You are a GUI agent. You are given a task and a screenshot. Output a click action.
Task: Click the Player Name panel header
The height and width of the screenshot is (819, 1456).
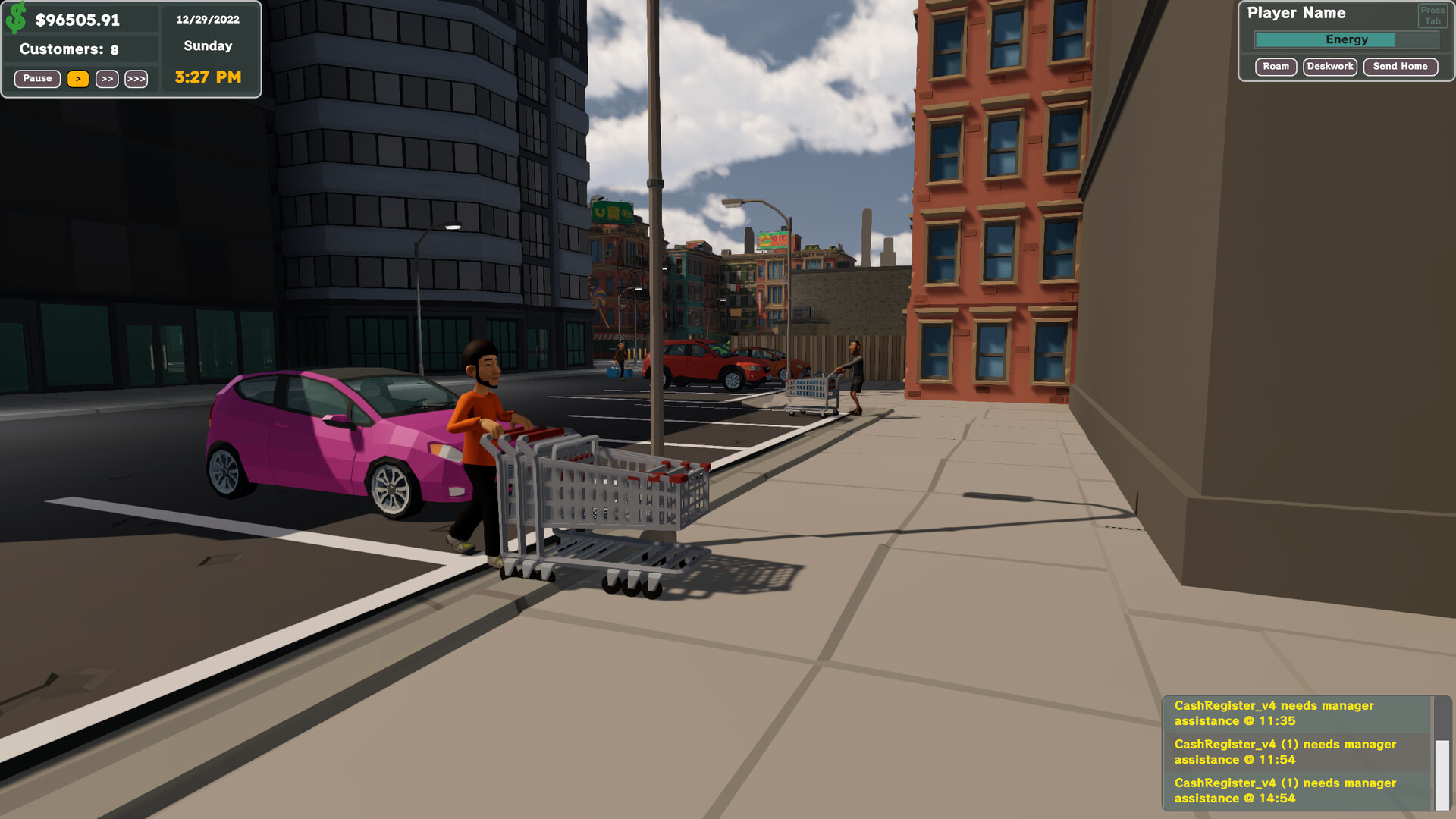click(x=1298, y=13)
